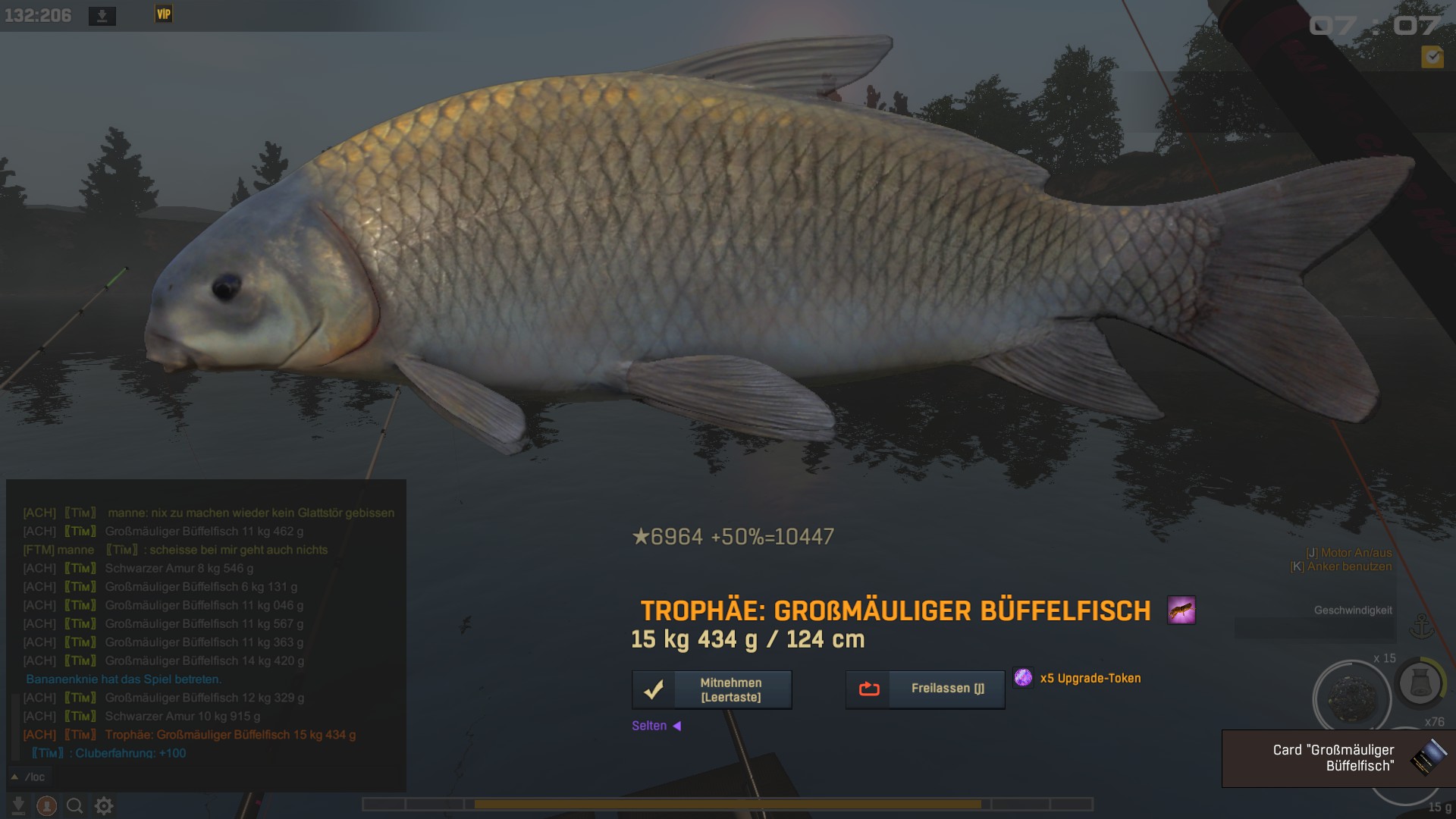Image resolution: width=1456 pixels, height=819 pixels.
Task: Click the download arrow next to coordinates
Action: pyautogui.click(x=102, y=16)
